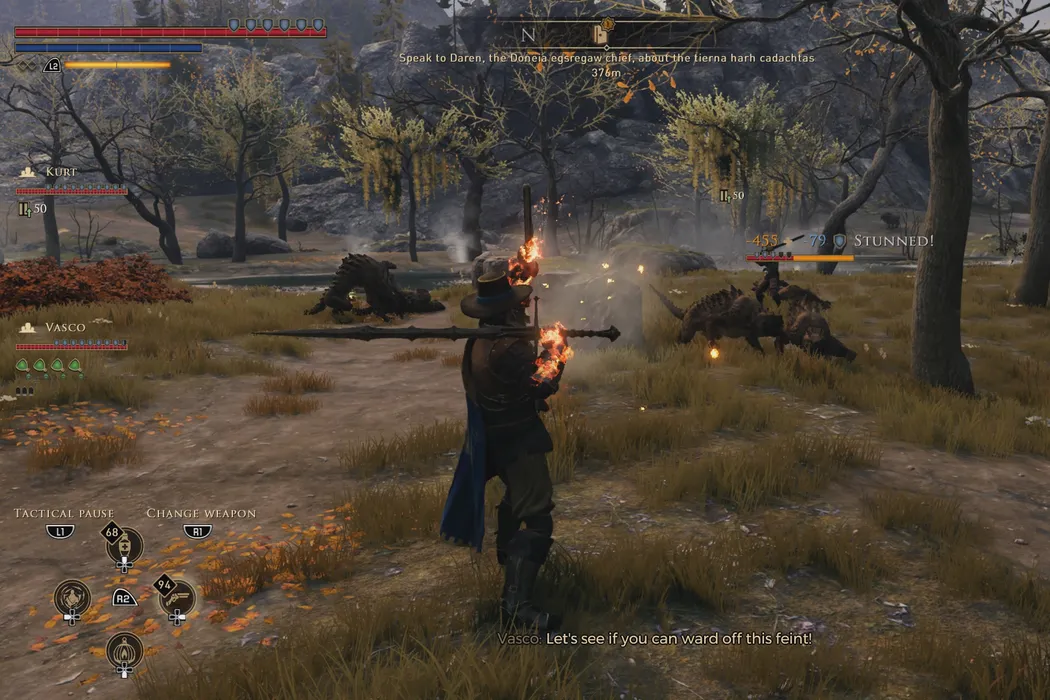The height and width of the screenshot is (700, 1050).
Task: Use the health potion quick slot
Action: [x=125, y=546]
